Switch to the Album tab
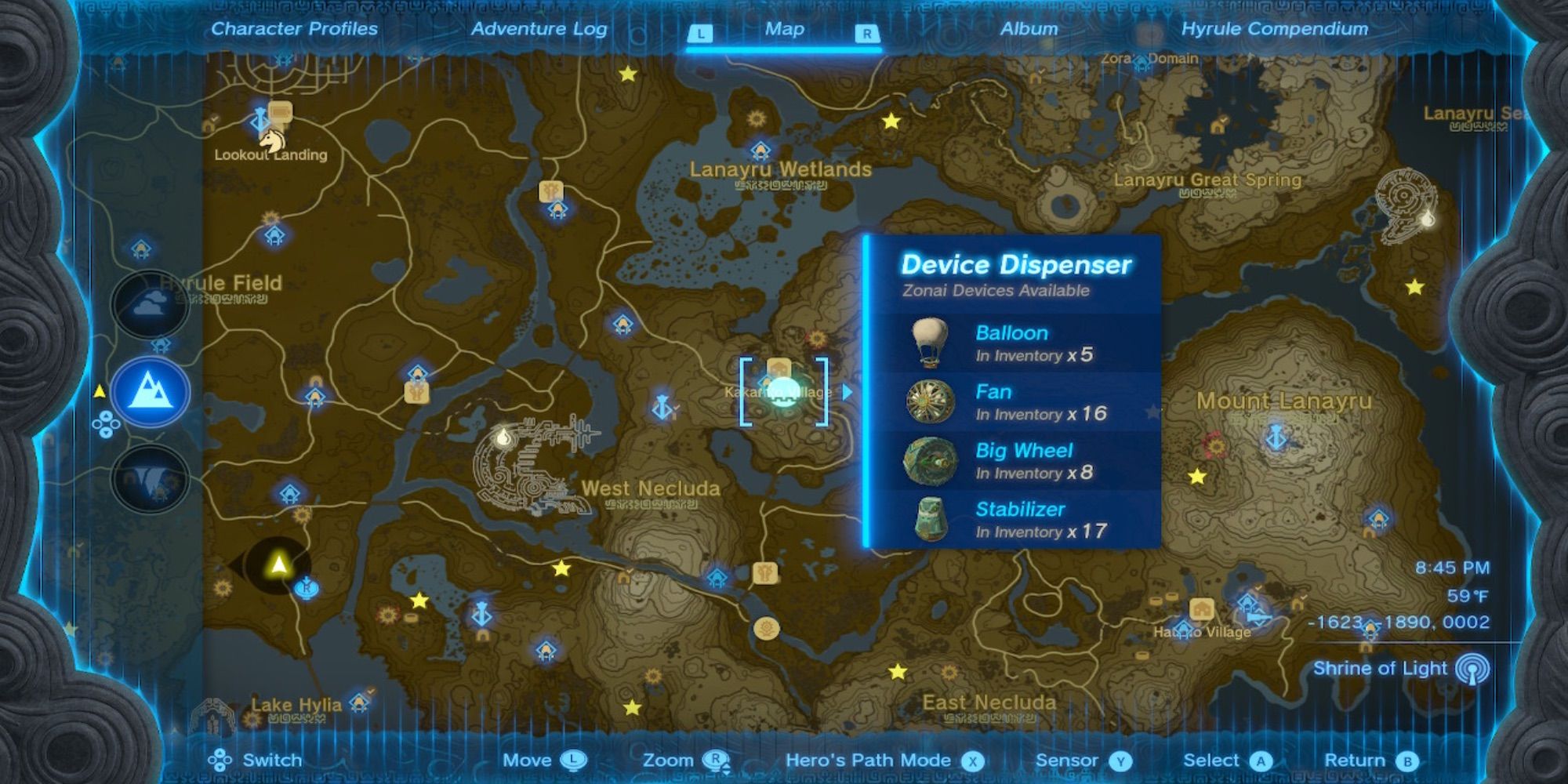Viewport: 1568px width, 784px height. [x=1028, y=30]
